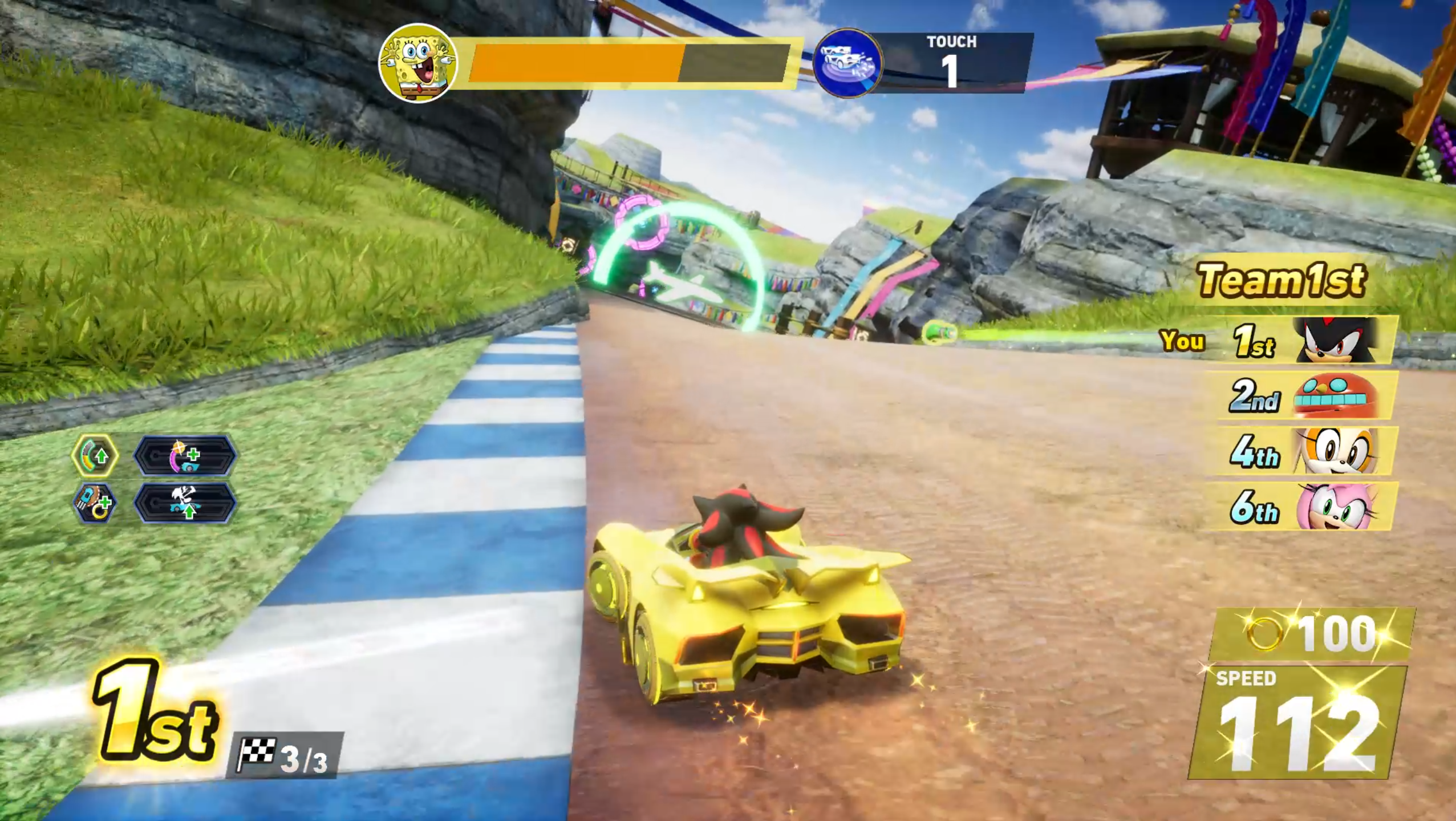Screen dimensions: 1456x821
Task: Select the pink arc spark gadget
Action: click(184, 455)
